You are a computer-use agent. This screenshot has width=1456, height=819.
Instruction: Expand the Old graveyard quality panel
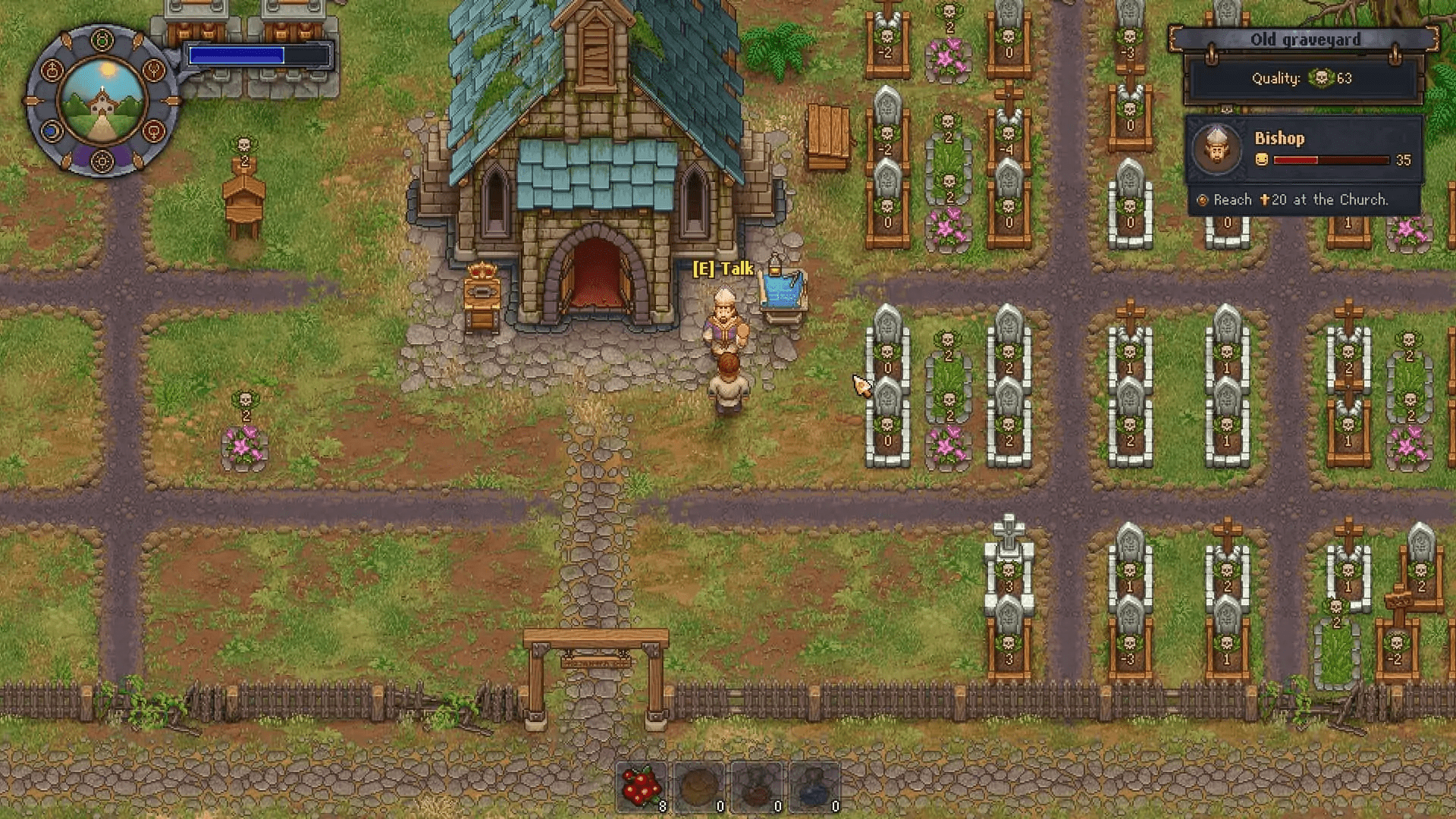point(1304,78)
